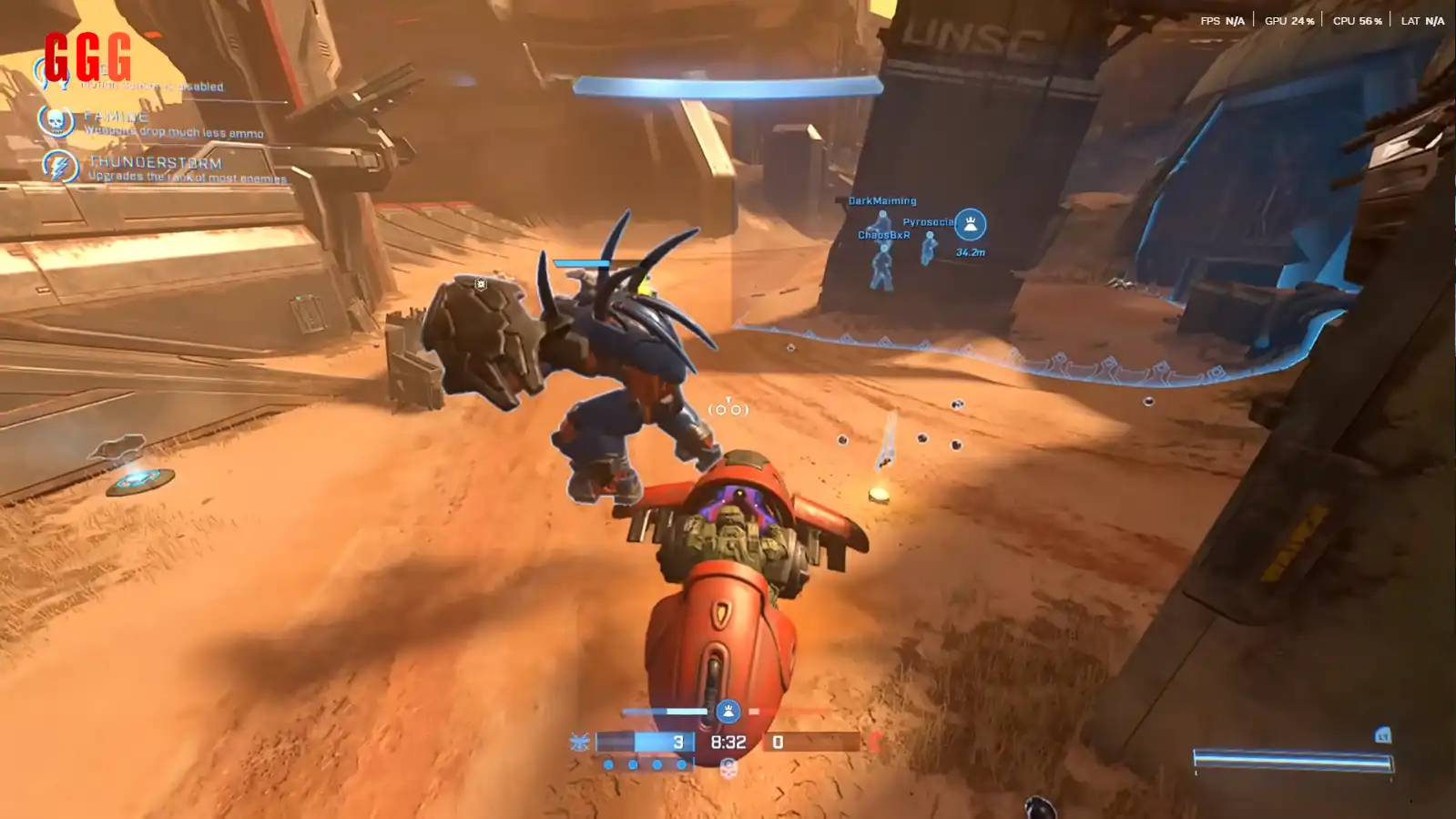Select the skull icon below the match timer
The image size is (1456, 819).
click(x=728, y=769)
